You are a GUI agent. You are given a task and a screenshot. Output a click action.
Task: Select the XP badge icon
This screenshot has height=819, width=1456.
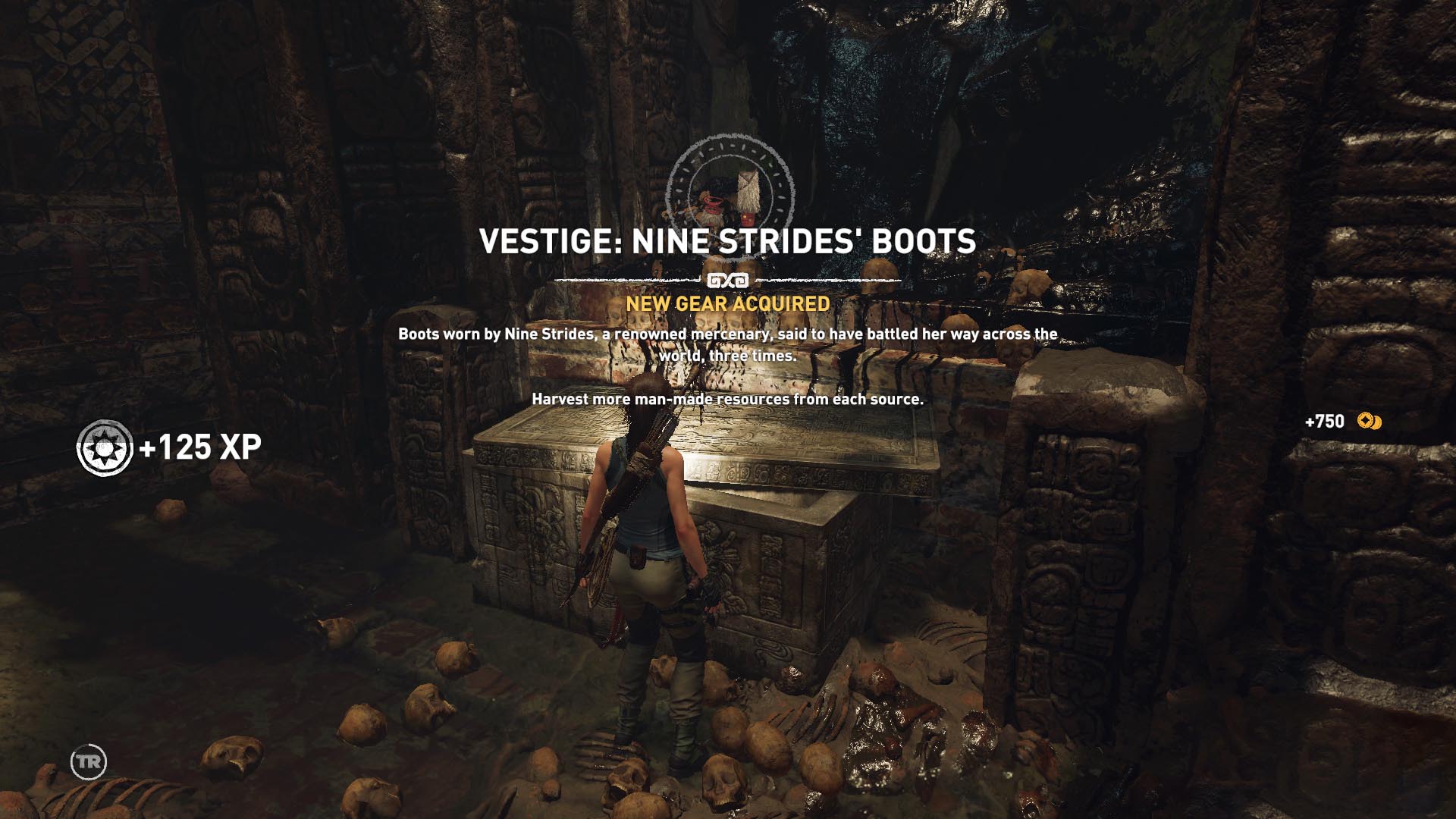(105, 447)
